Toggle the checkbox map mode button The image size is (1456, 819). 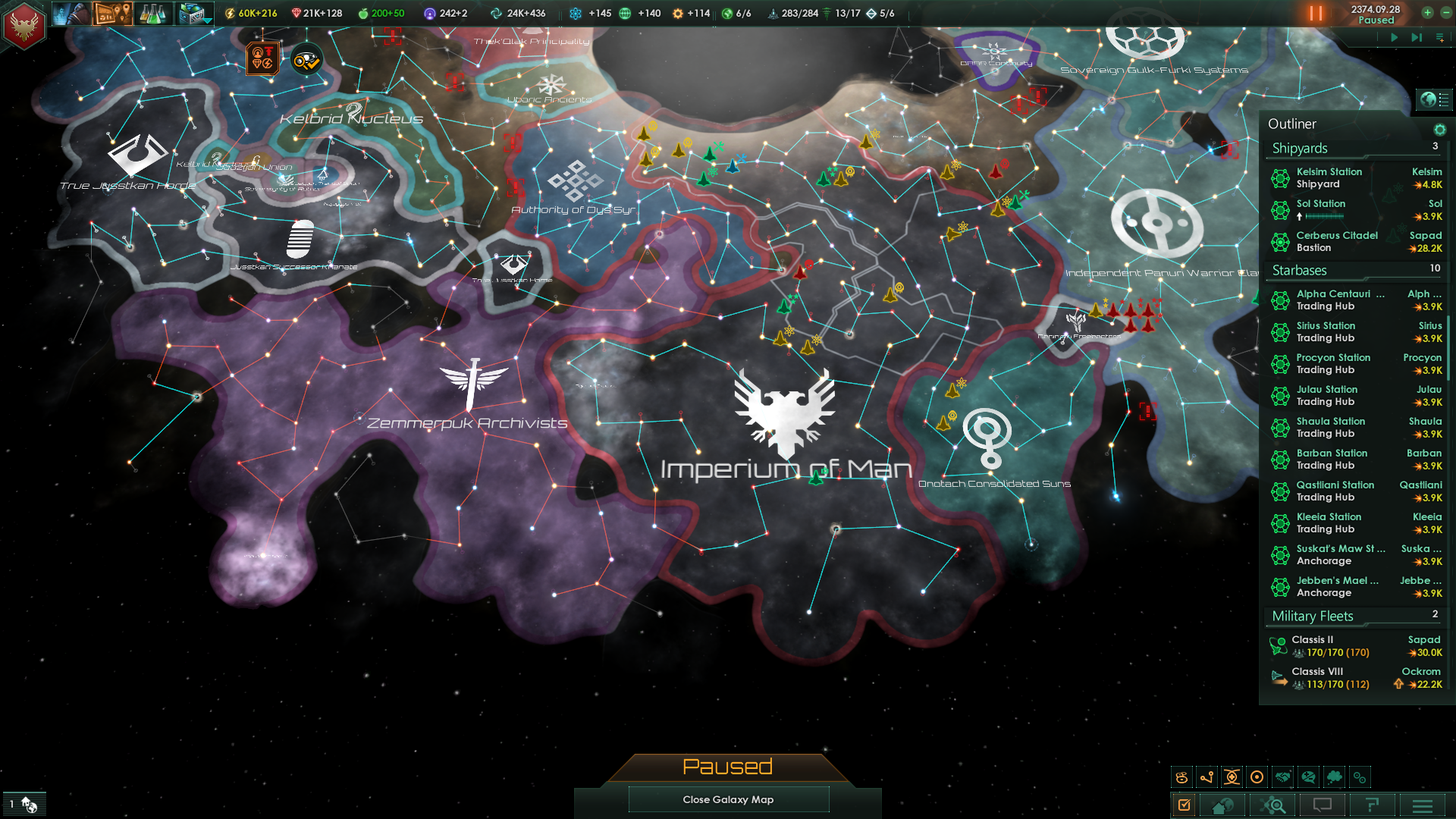point(1185,806)
